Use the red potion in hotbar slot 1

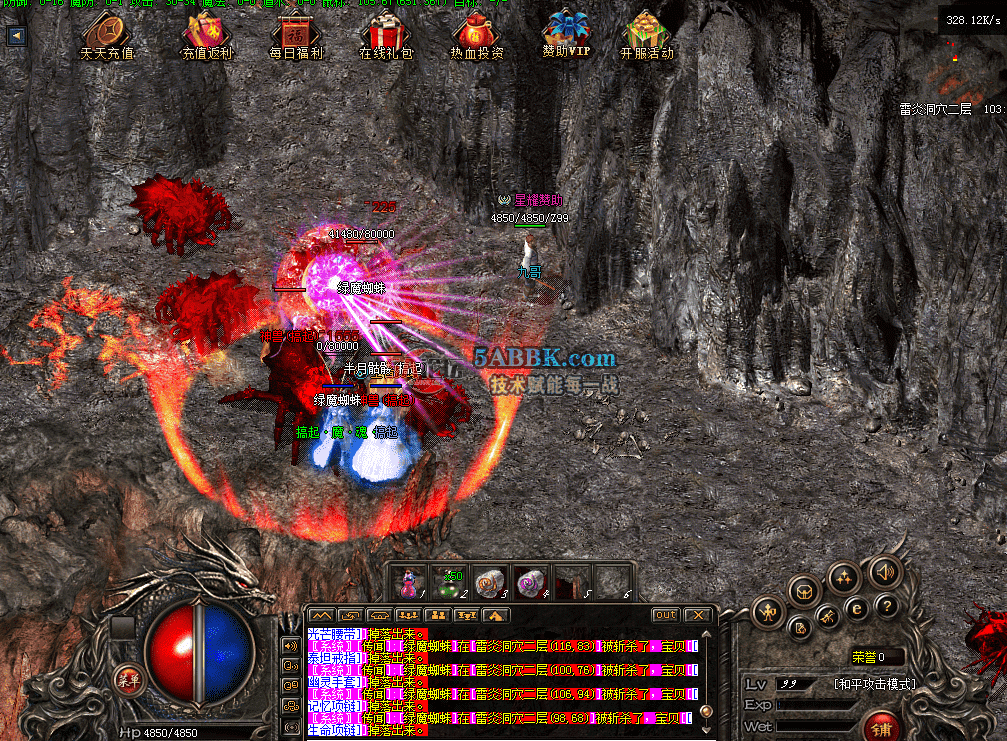[410, 582]
